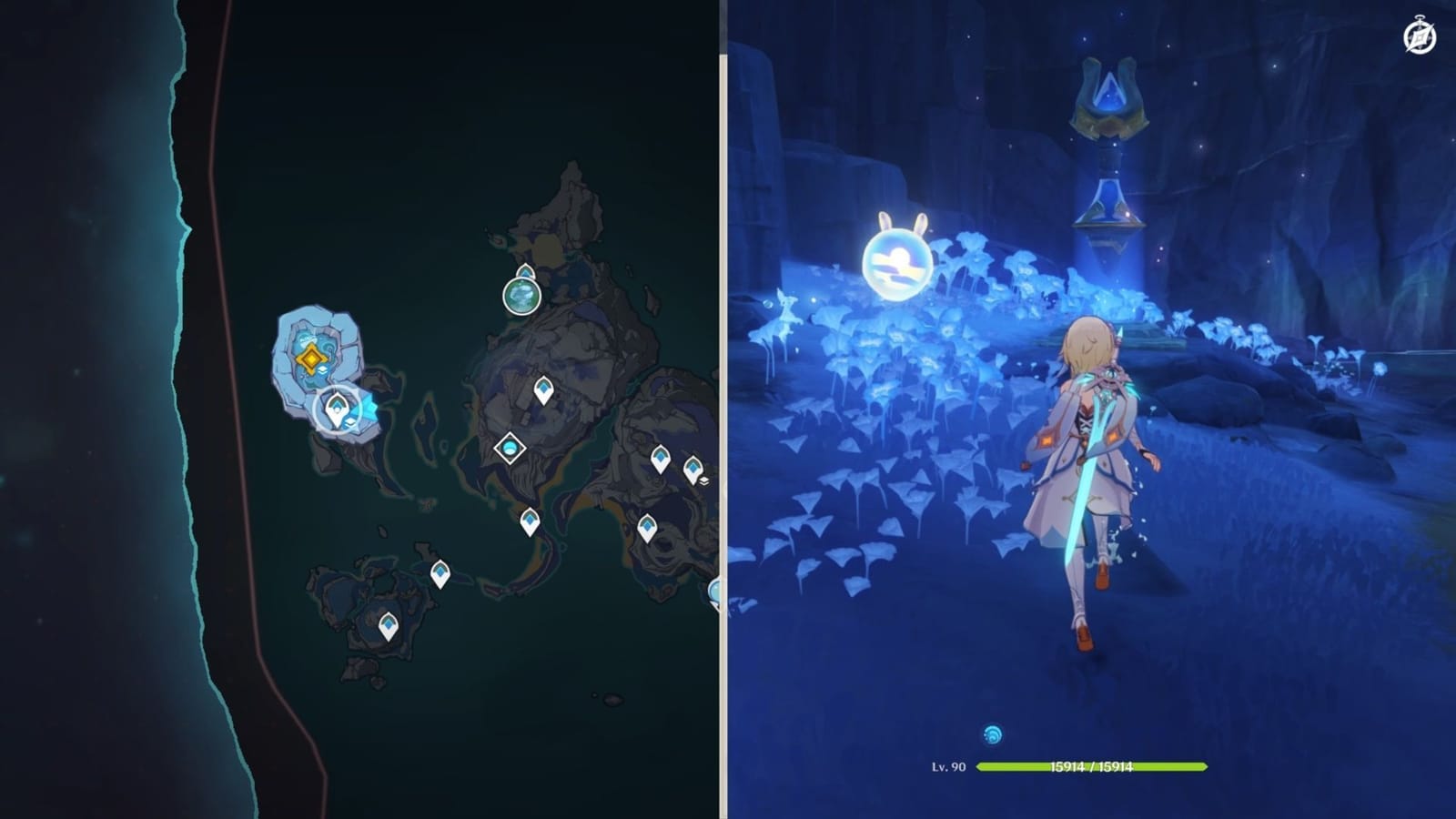The width and height of the screenshot is (1456, 819).
Task: Click the glowing blue totem pillar in the scene
Action: click(1109, 146)
